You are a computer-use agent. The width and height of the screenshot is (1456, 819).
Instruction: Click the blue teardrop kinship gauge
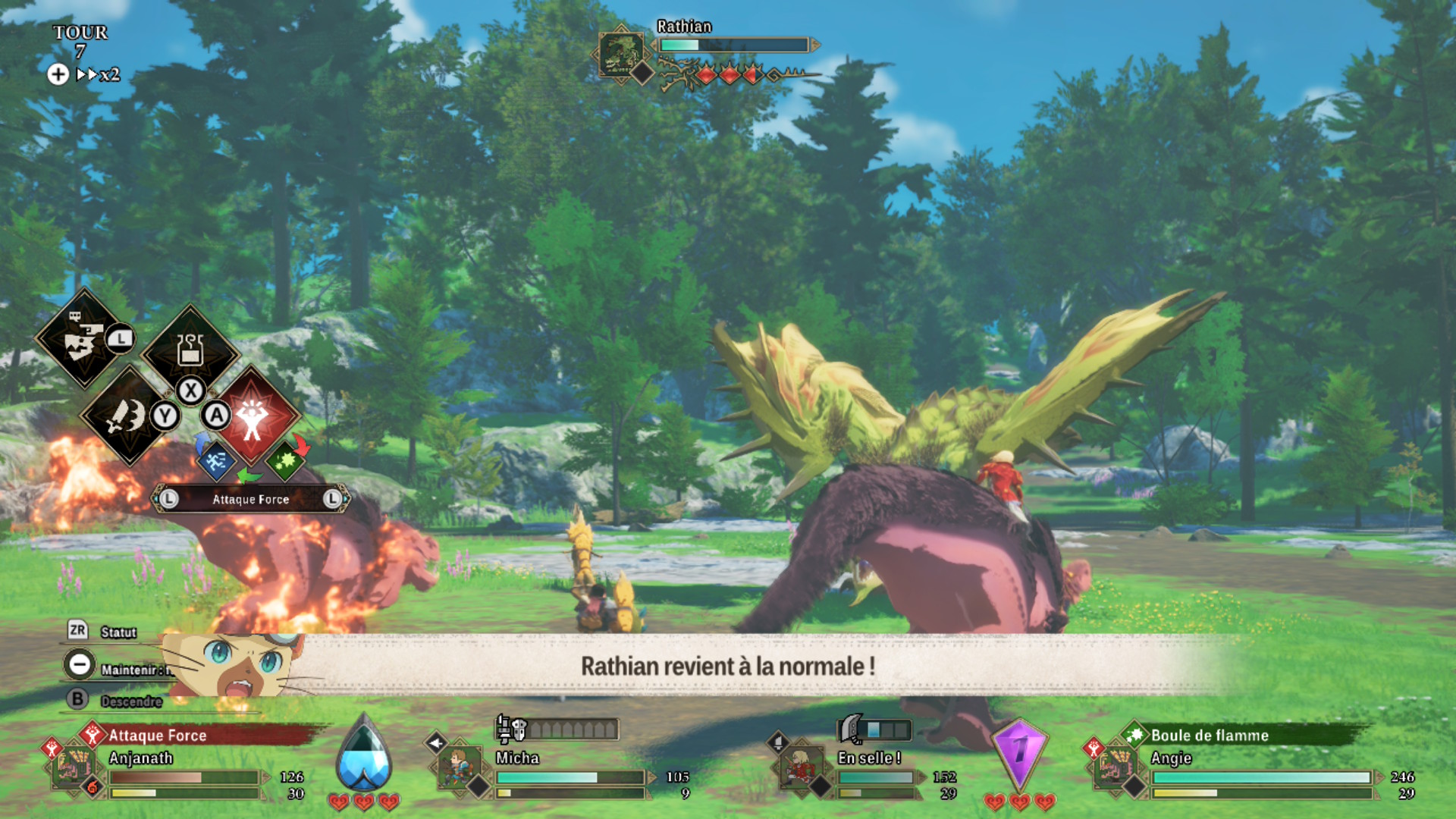point(364,755)
